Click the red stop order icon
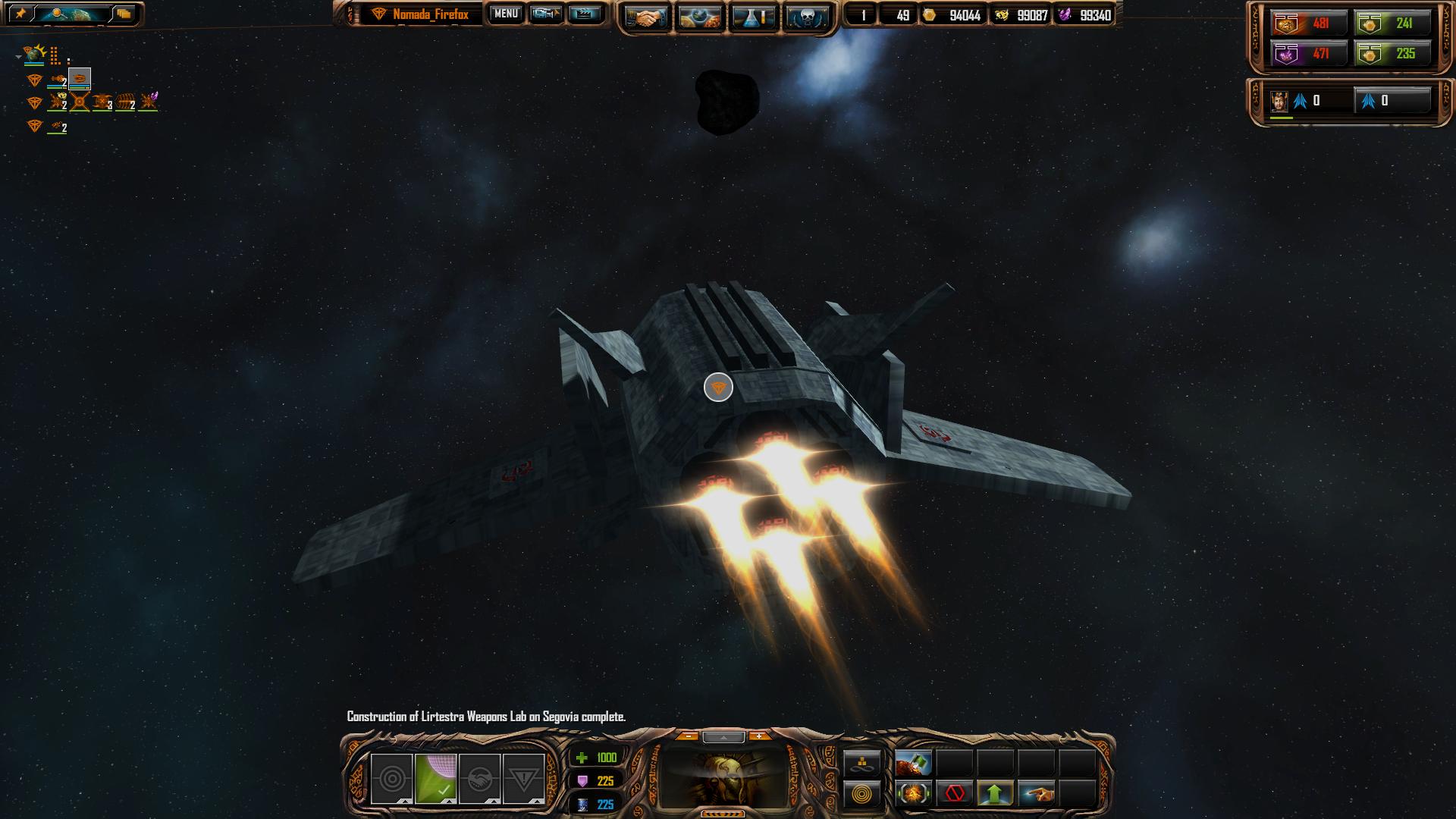Image resolution: width=1456 pixels, height=819 pixels. [954, 794]
